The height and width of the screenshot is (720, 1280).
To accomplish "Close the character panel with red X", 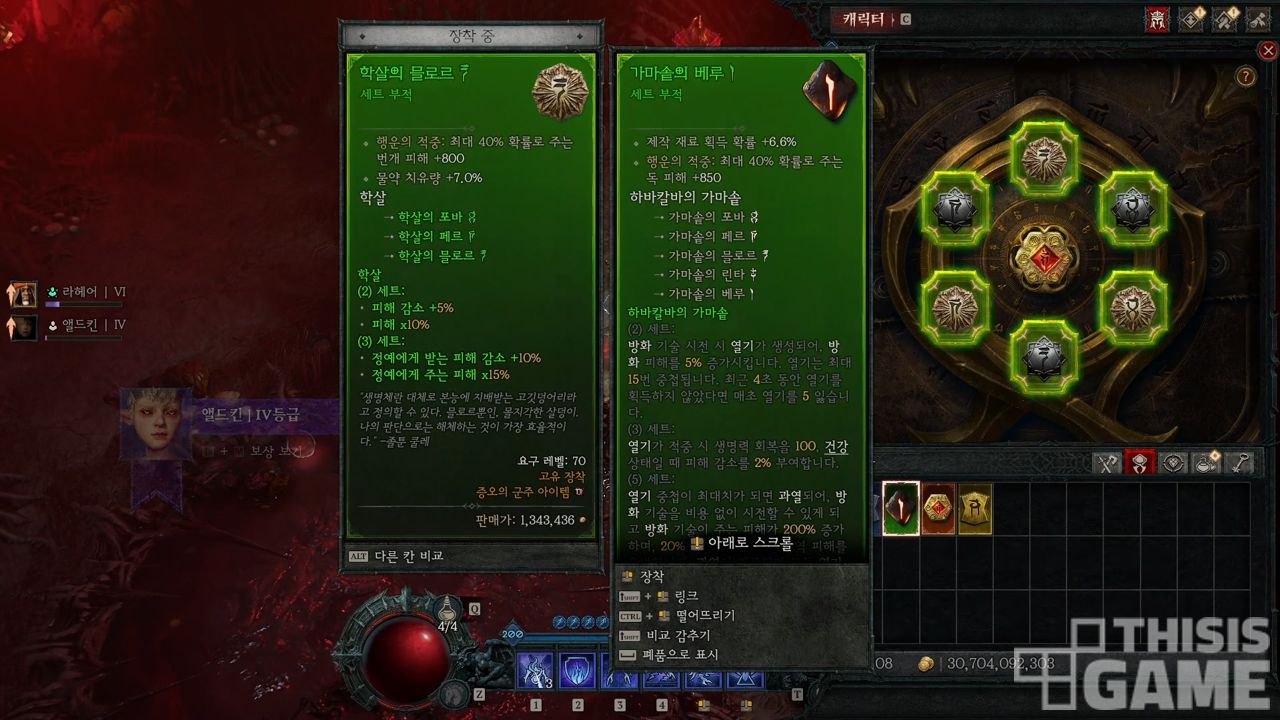I will click(1268, 51).
